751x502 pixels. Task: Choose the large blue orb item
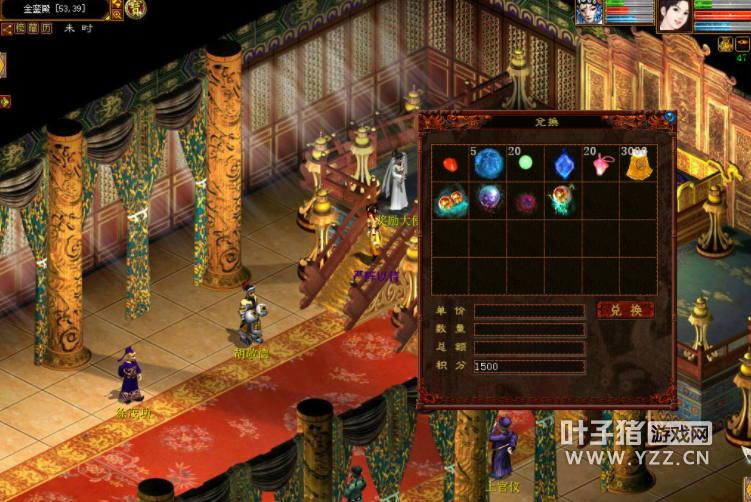tap(488, 163)
